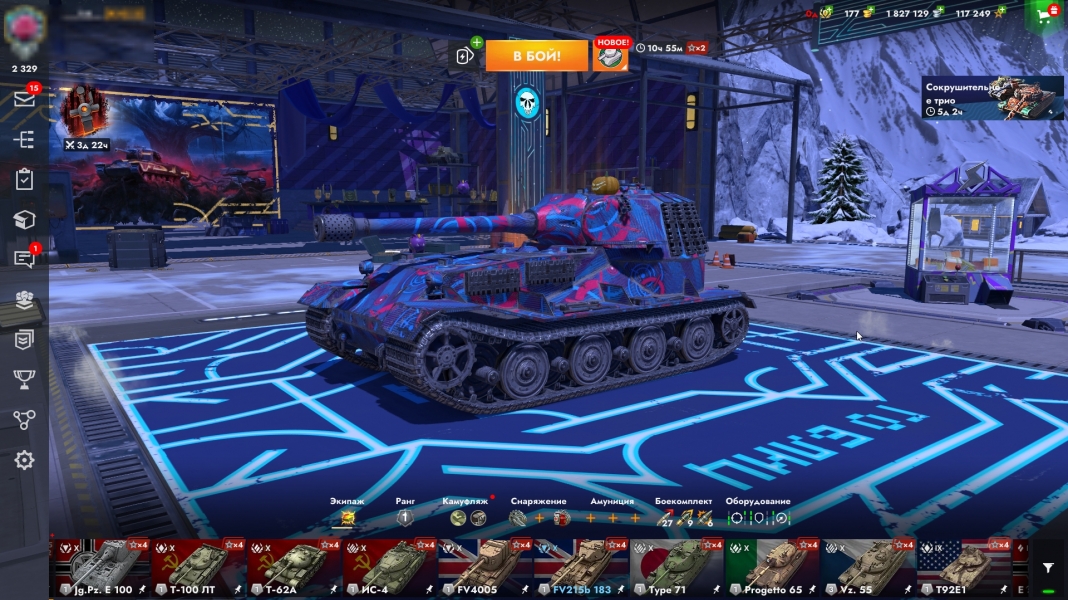
Task: Open the battle mode selector marked НОВОЕ!
Action: point(611,56)
